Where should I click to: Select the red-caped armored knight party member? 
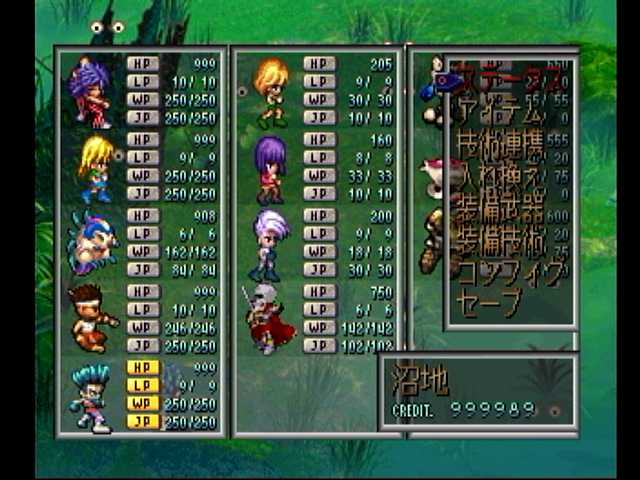[x=269, y=320]
